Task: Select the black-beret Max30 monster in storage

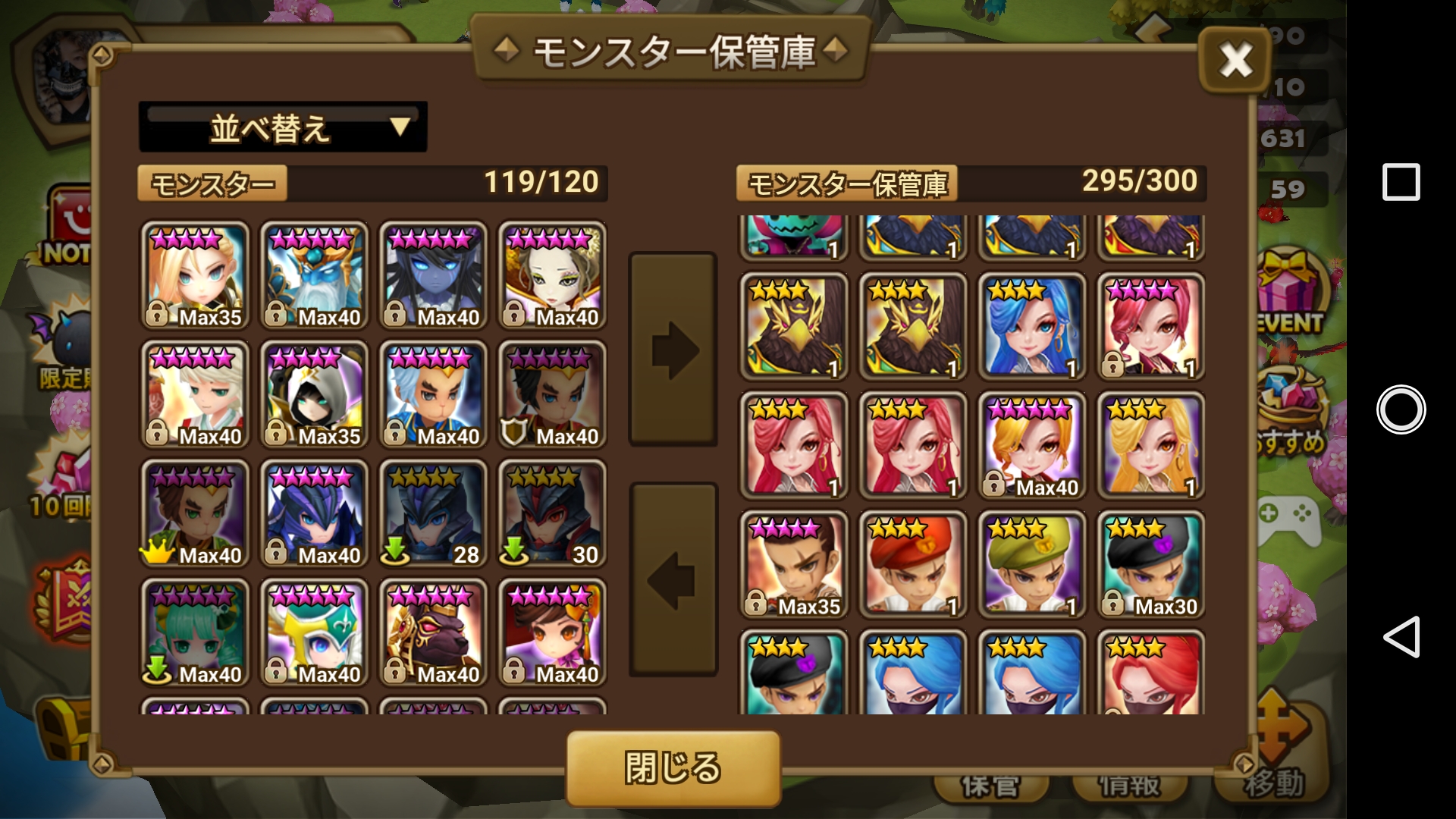Action: pos(1151,564)
